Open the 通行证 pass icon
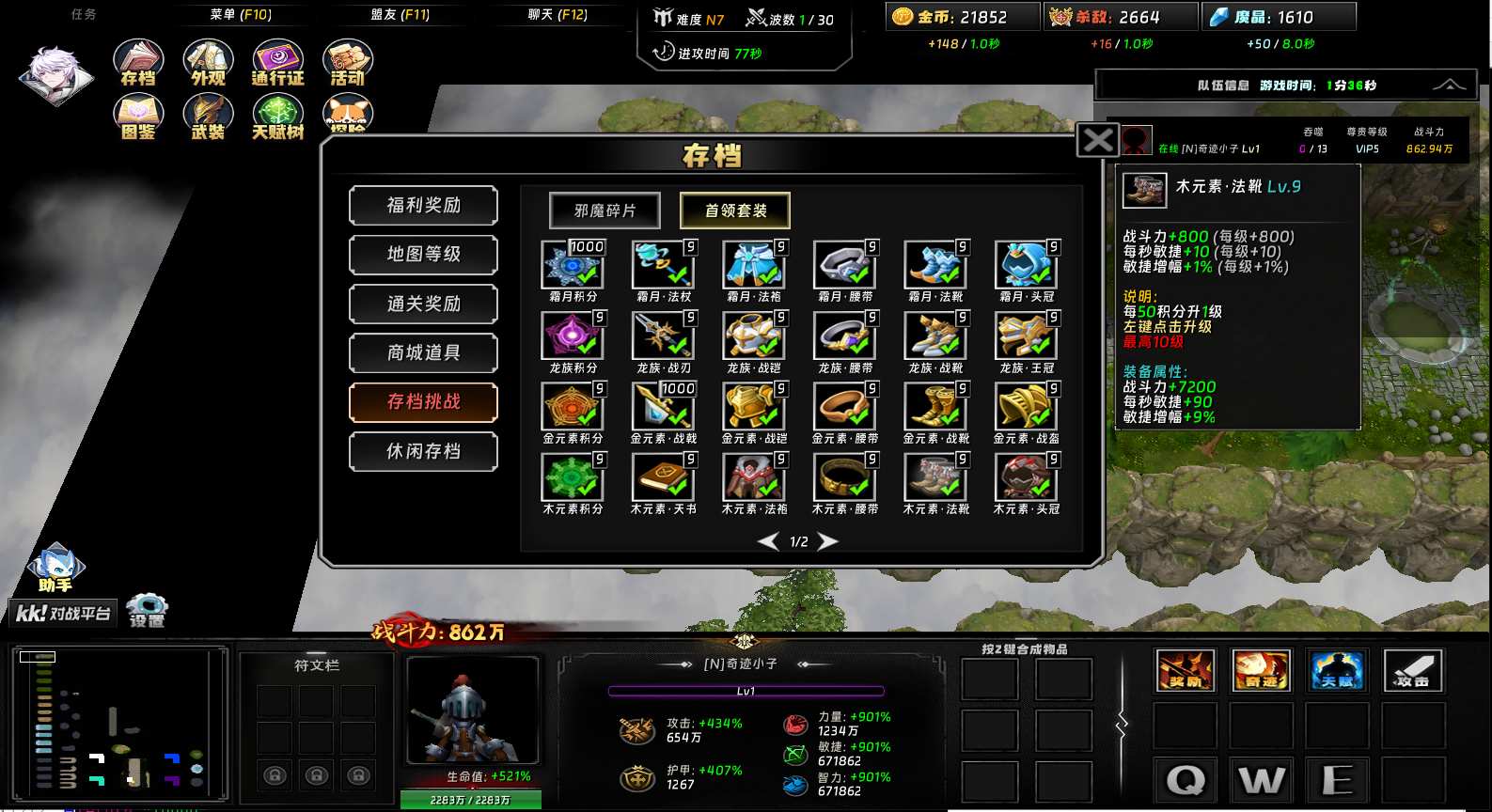This screenshot has height=812, width=1492. coord(277,63)
